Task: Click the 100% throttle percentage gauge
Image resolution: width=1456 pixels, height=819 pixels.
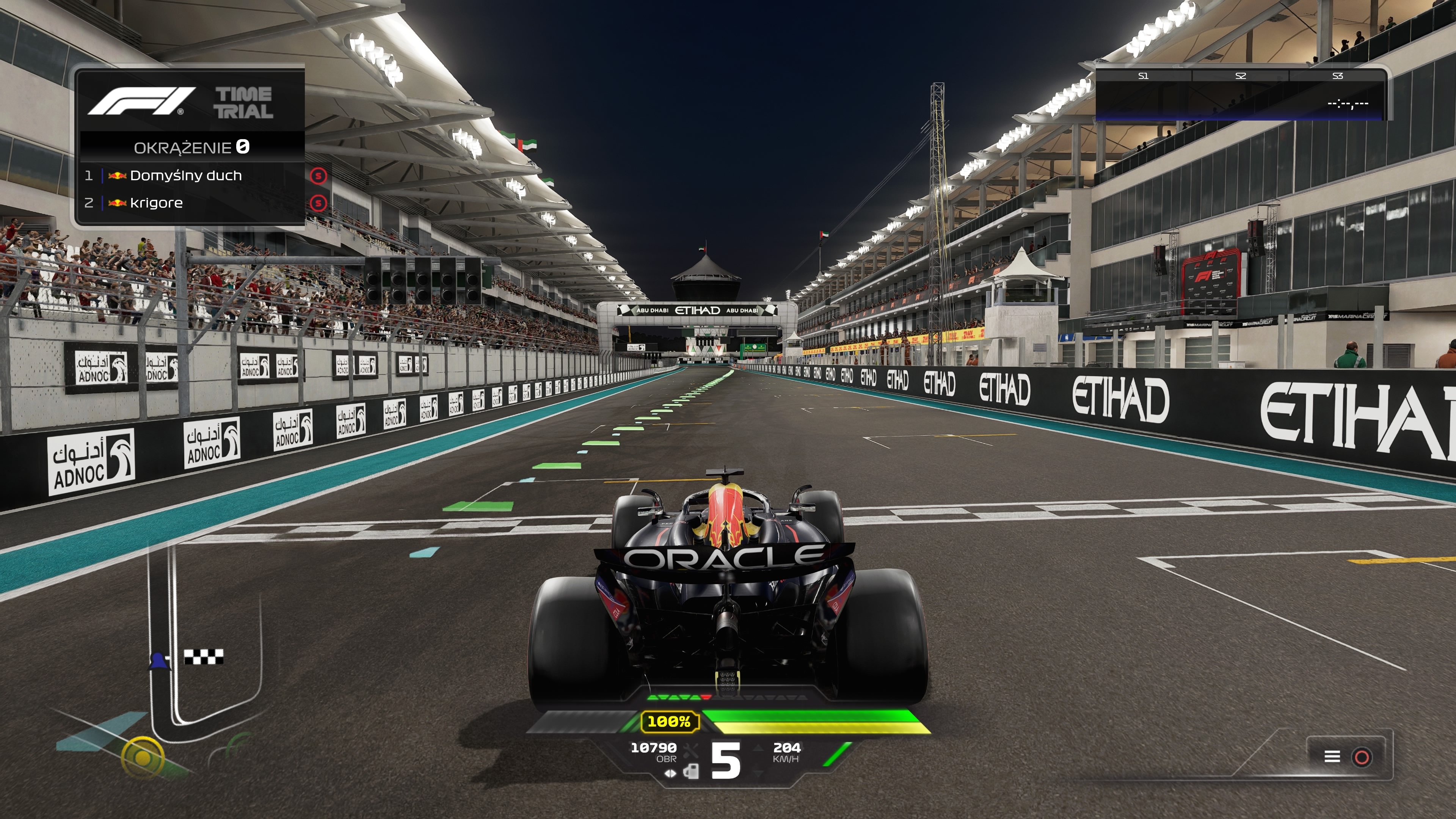Action: 670,722
